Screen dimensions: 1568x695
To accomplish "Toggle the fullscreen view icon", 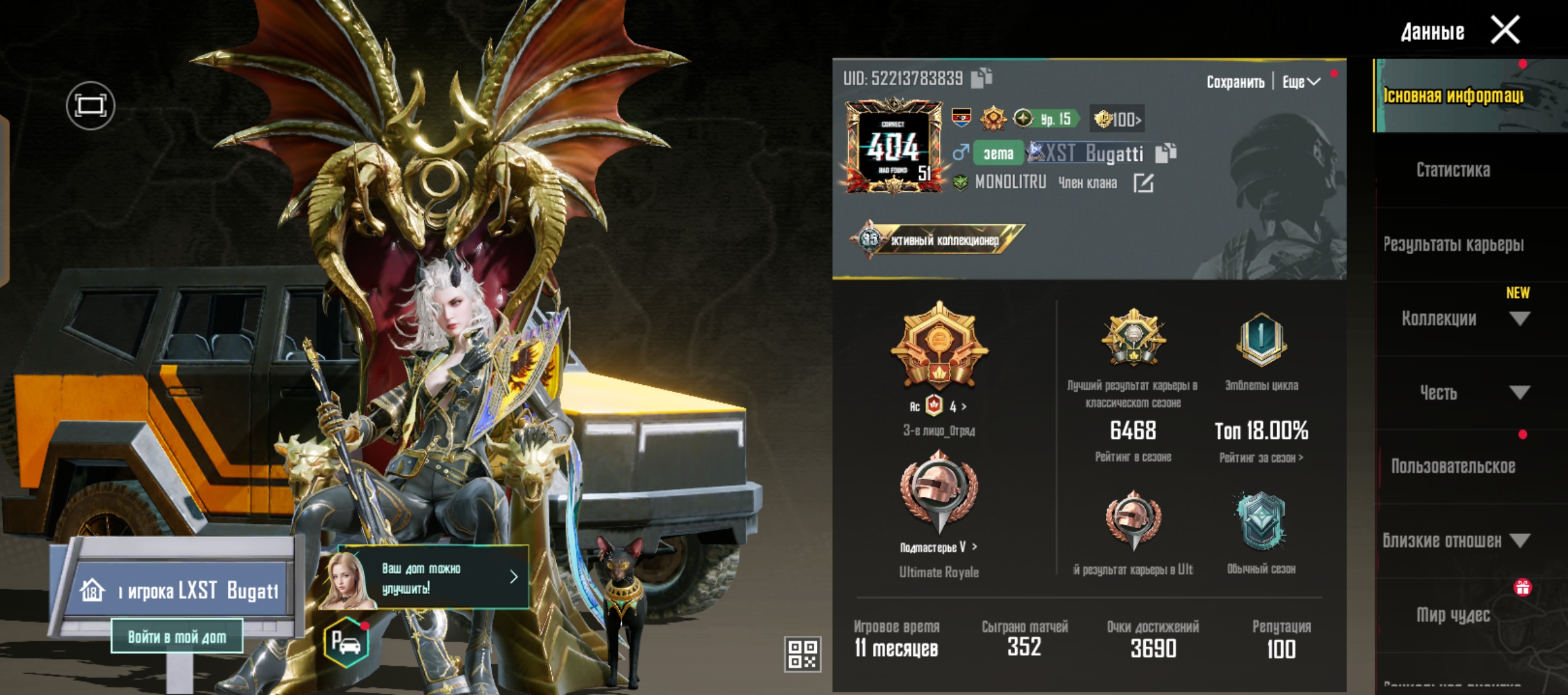I will coord(90,106).
